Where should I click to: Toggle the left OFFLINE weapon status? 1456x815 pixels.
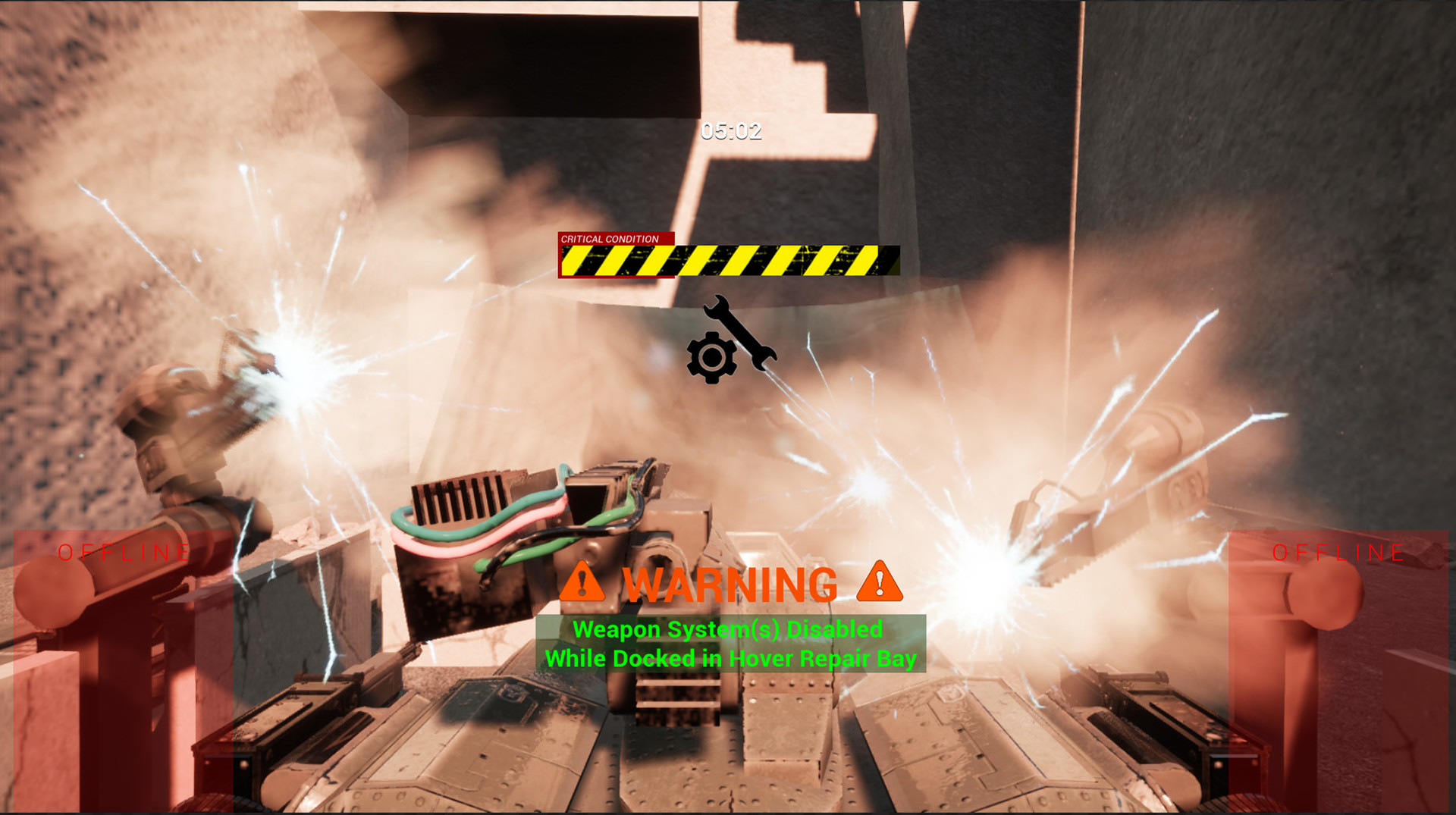tap(124, 551)
